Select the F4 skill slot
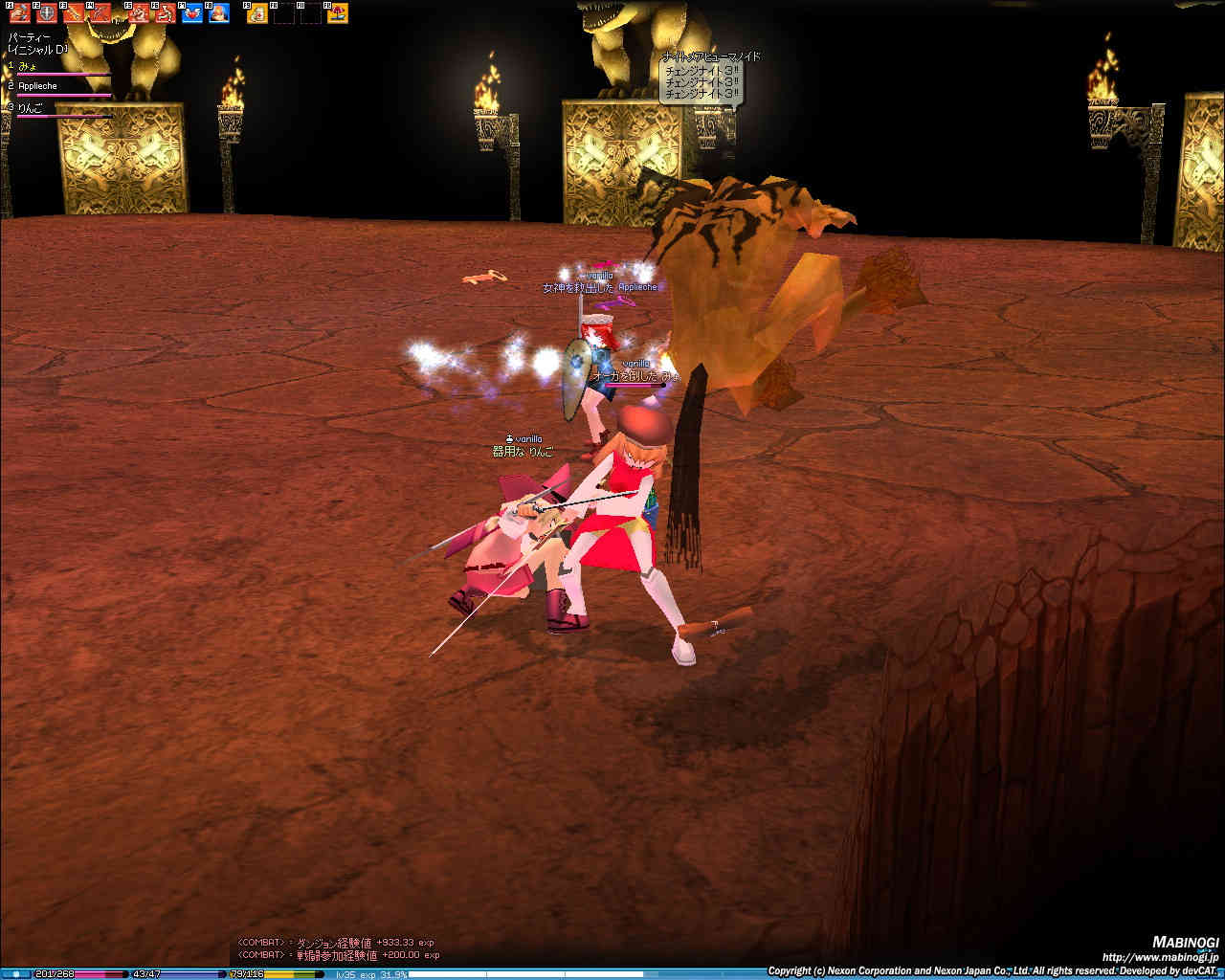This screenshot has width=1225, height=980. coord(100,13)
